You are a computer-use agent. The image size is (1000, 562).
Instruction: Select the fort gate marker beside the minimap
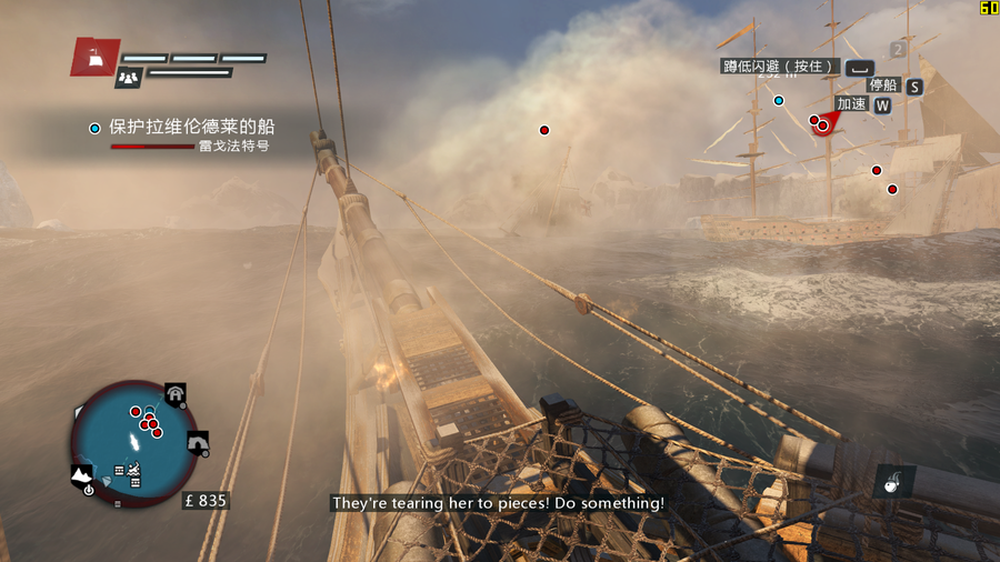point(176,395)
